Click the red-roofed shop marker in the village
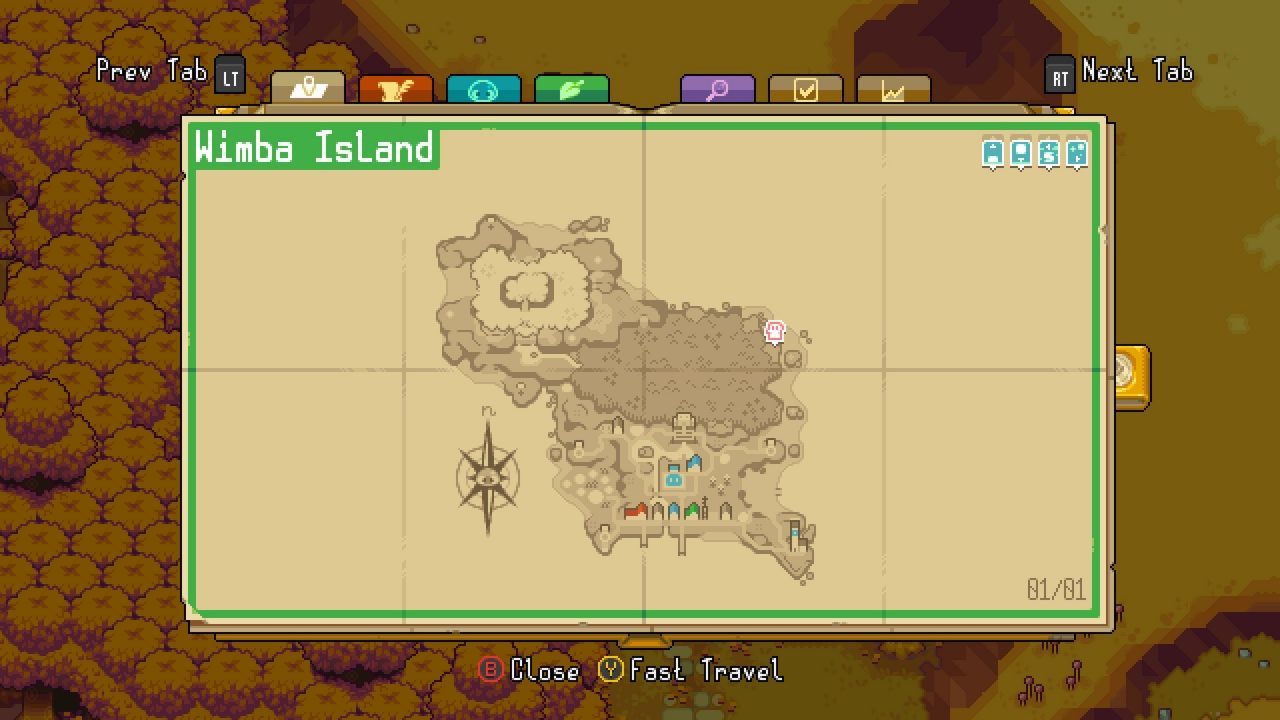This screenshot has width=1280, height=720. point(637,510)
